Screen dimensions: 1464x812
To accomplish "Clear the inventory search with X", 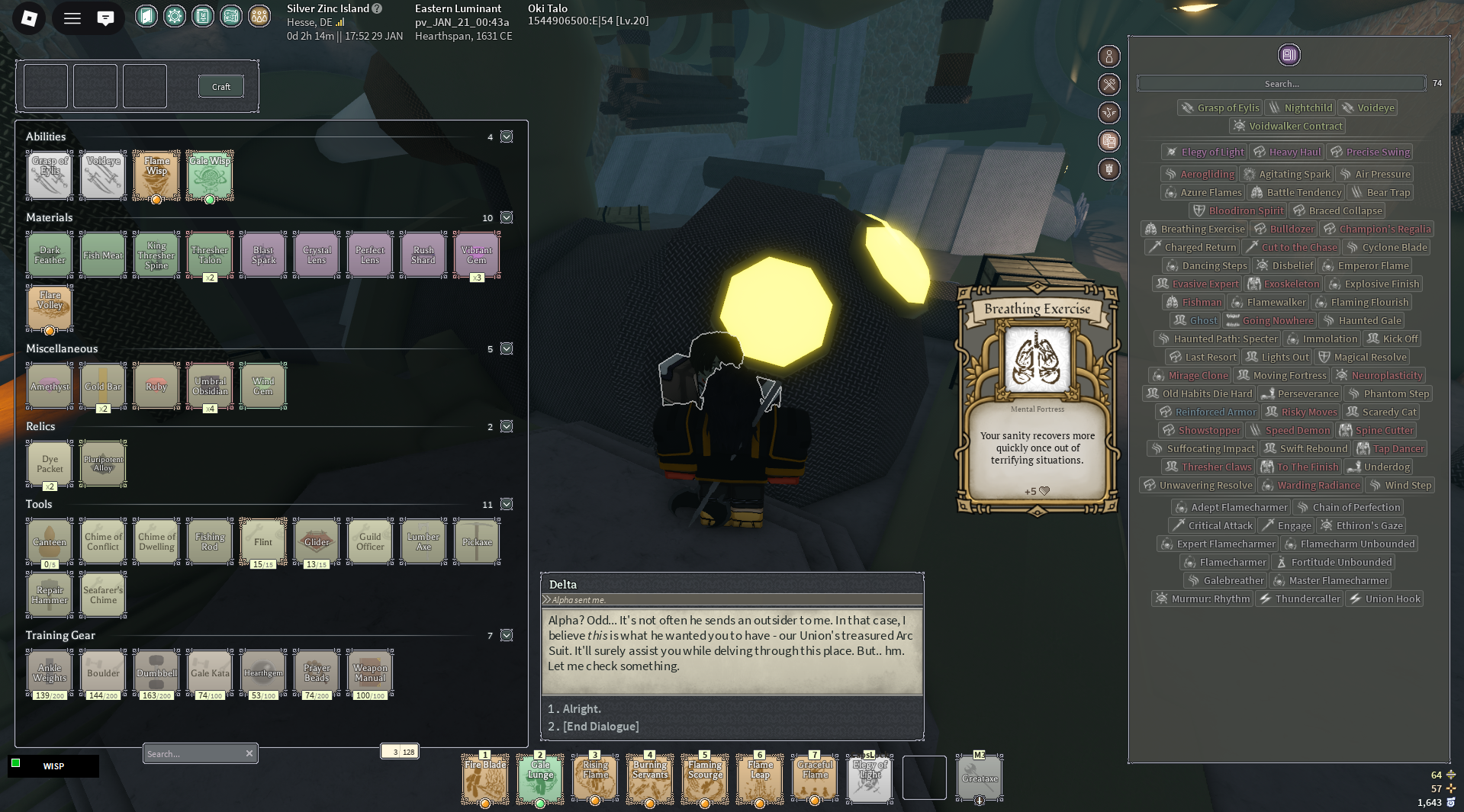I will point(249,753).
